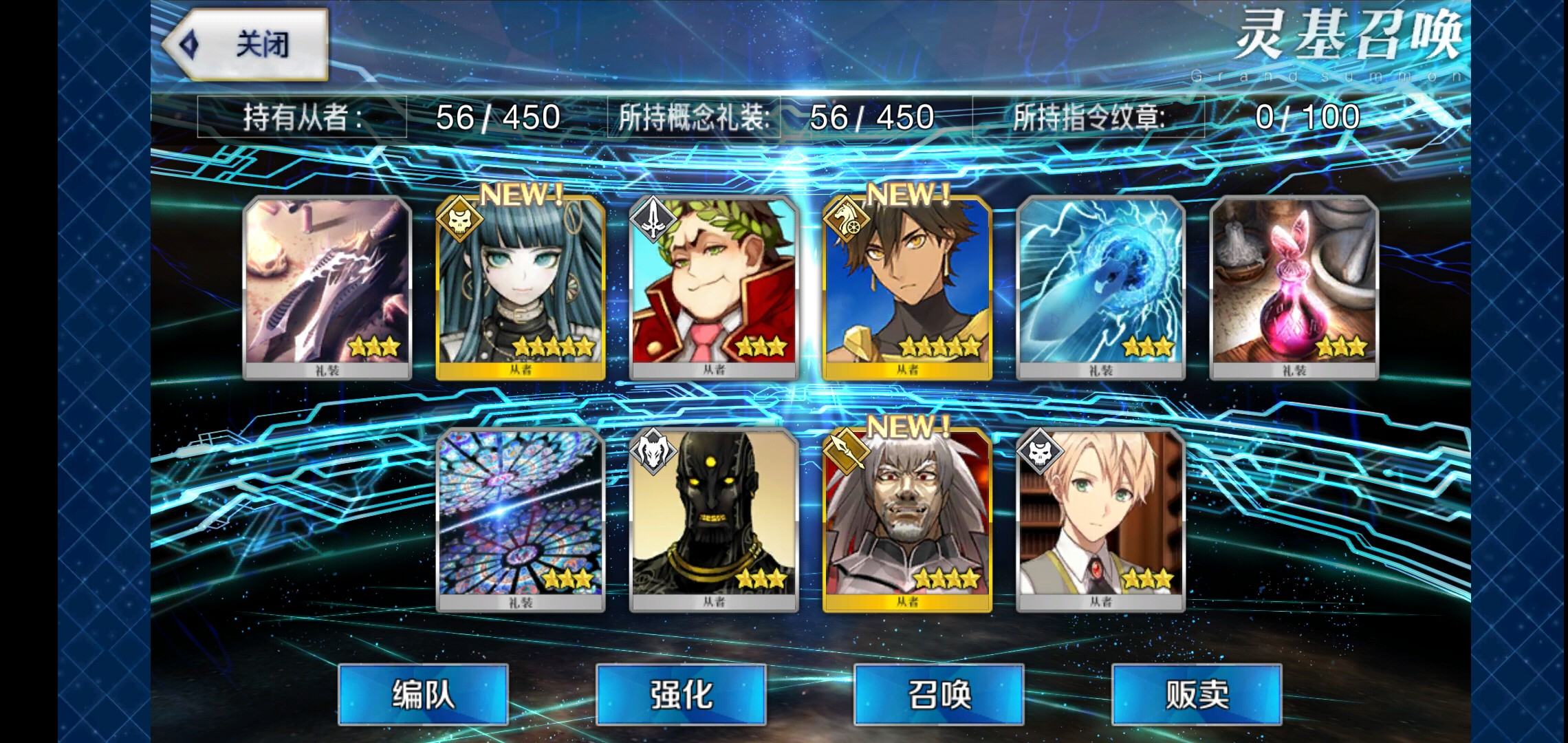Choose the blond servant in vest card

coord(1100,520)
